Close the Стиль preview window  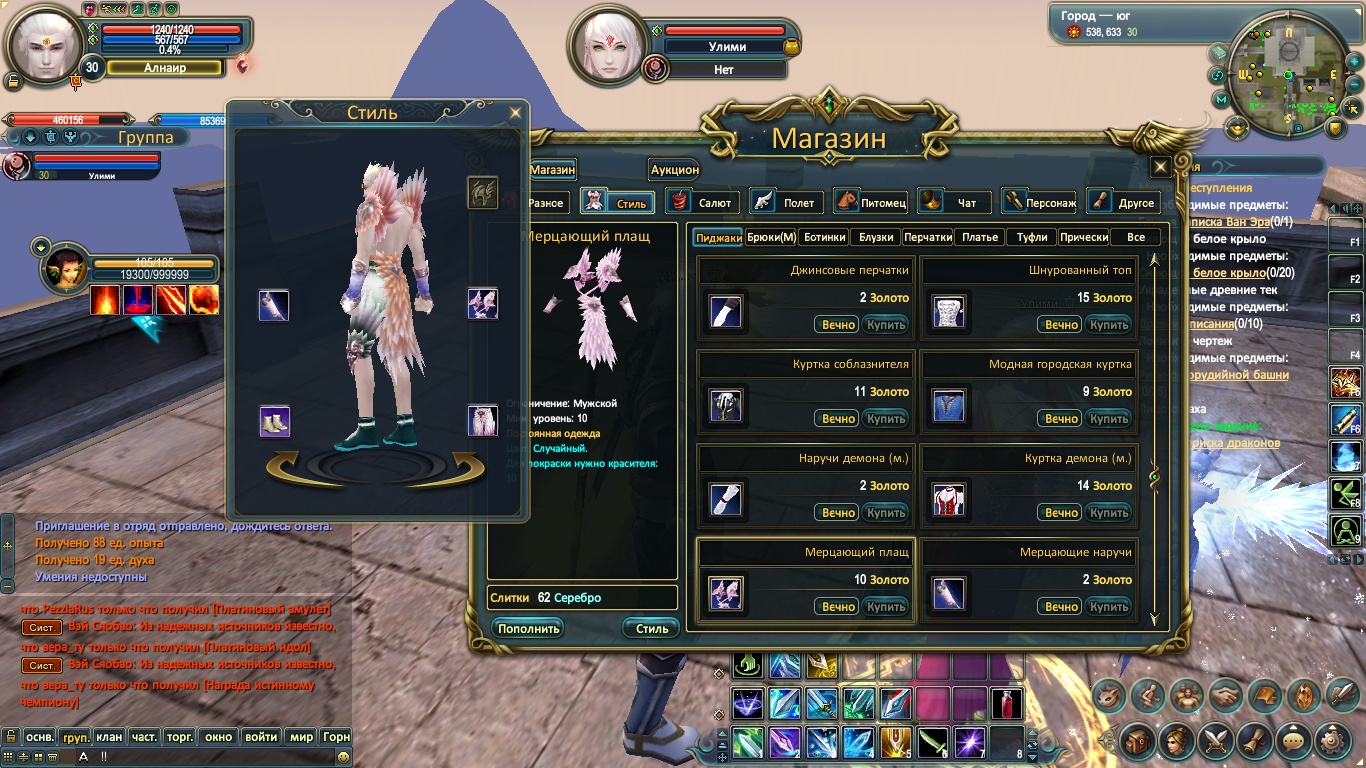coord(515,113)
